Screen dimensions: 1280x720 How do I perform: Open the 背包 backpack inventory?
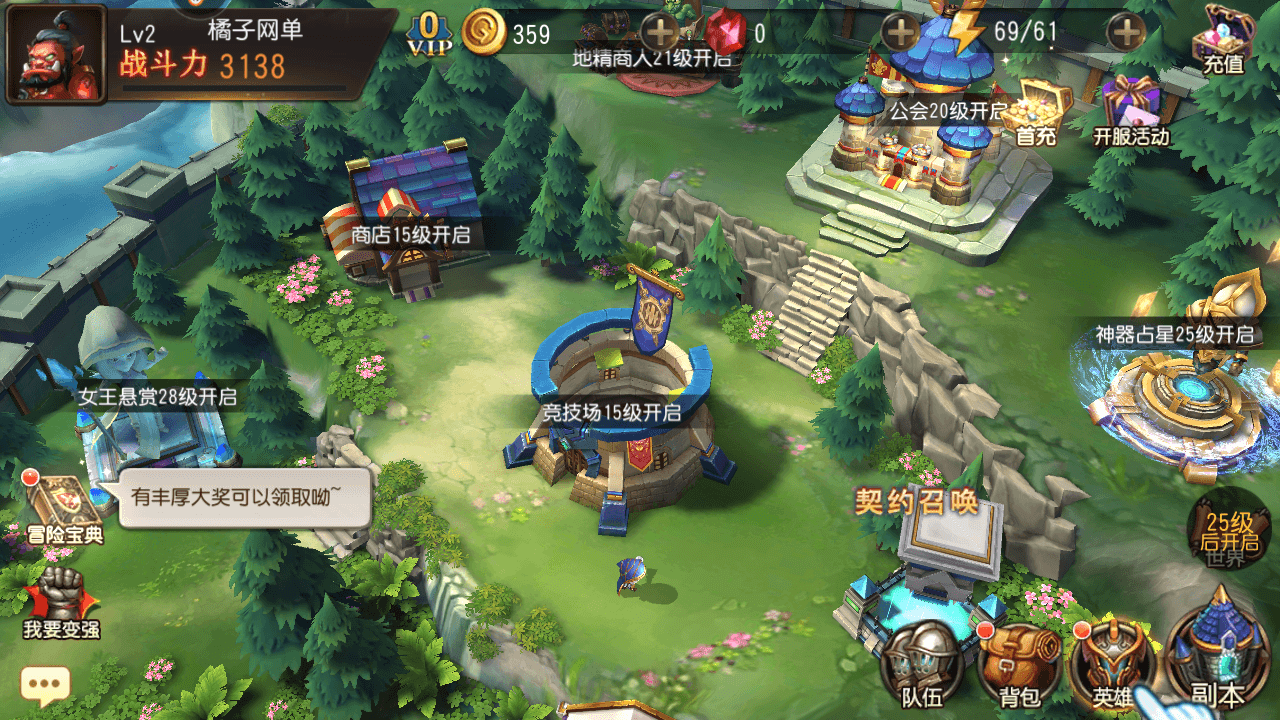pyautogui.click(x=1017, y=664)
